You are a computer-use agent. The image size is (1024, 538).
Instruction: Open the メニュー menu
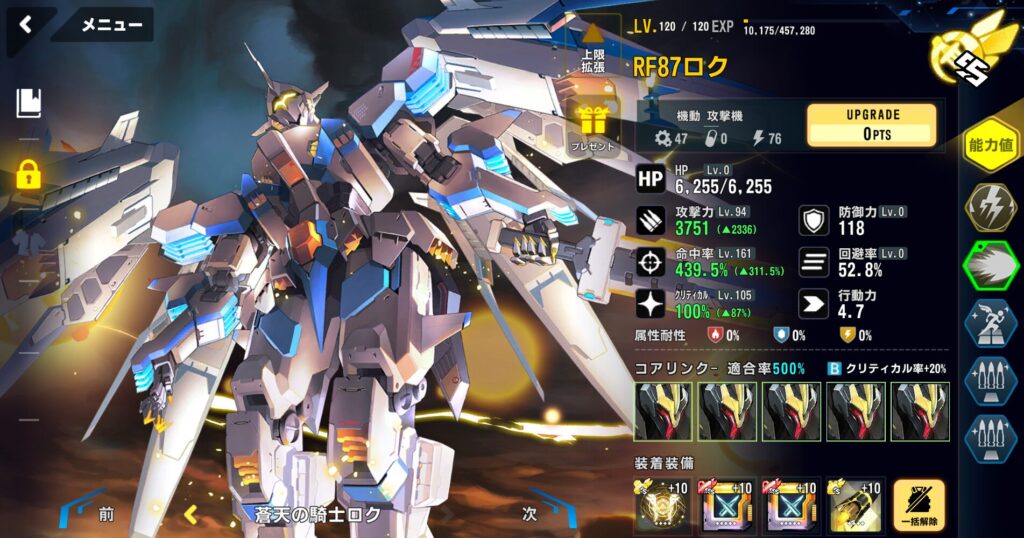pos(110,25)
